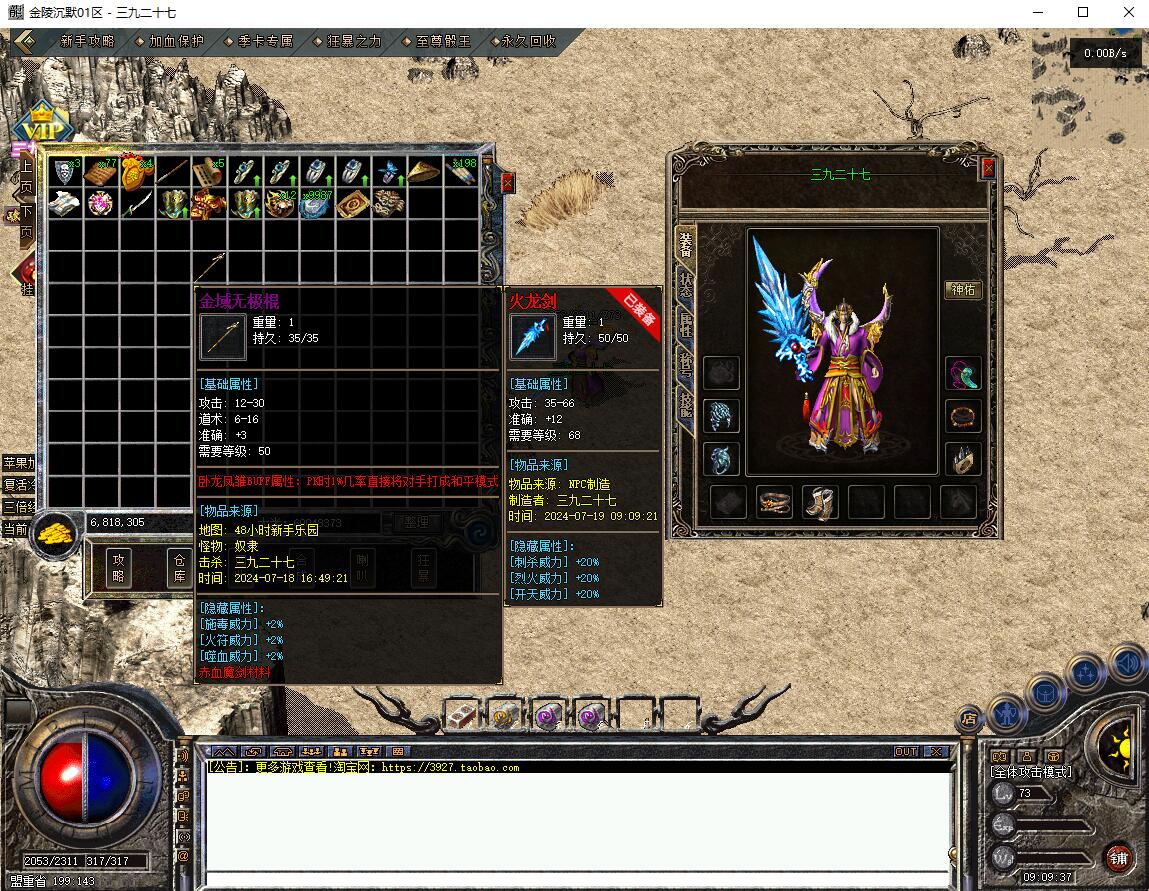Select the 加血保护 menu entry

[176, 42]
